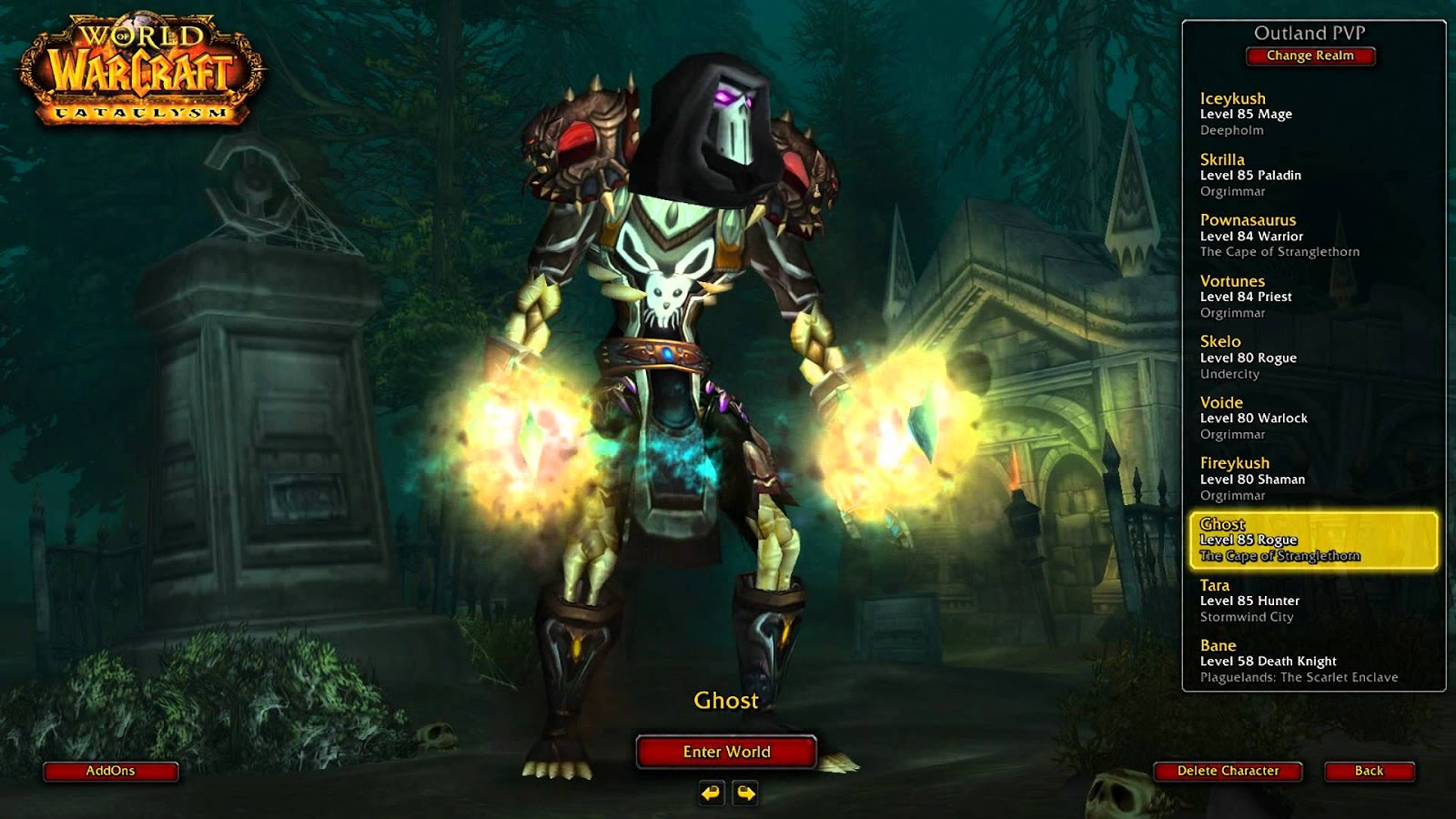
Task: Select Voide the Level 80 Warlock
Action: click(1274, 417)
